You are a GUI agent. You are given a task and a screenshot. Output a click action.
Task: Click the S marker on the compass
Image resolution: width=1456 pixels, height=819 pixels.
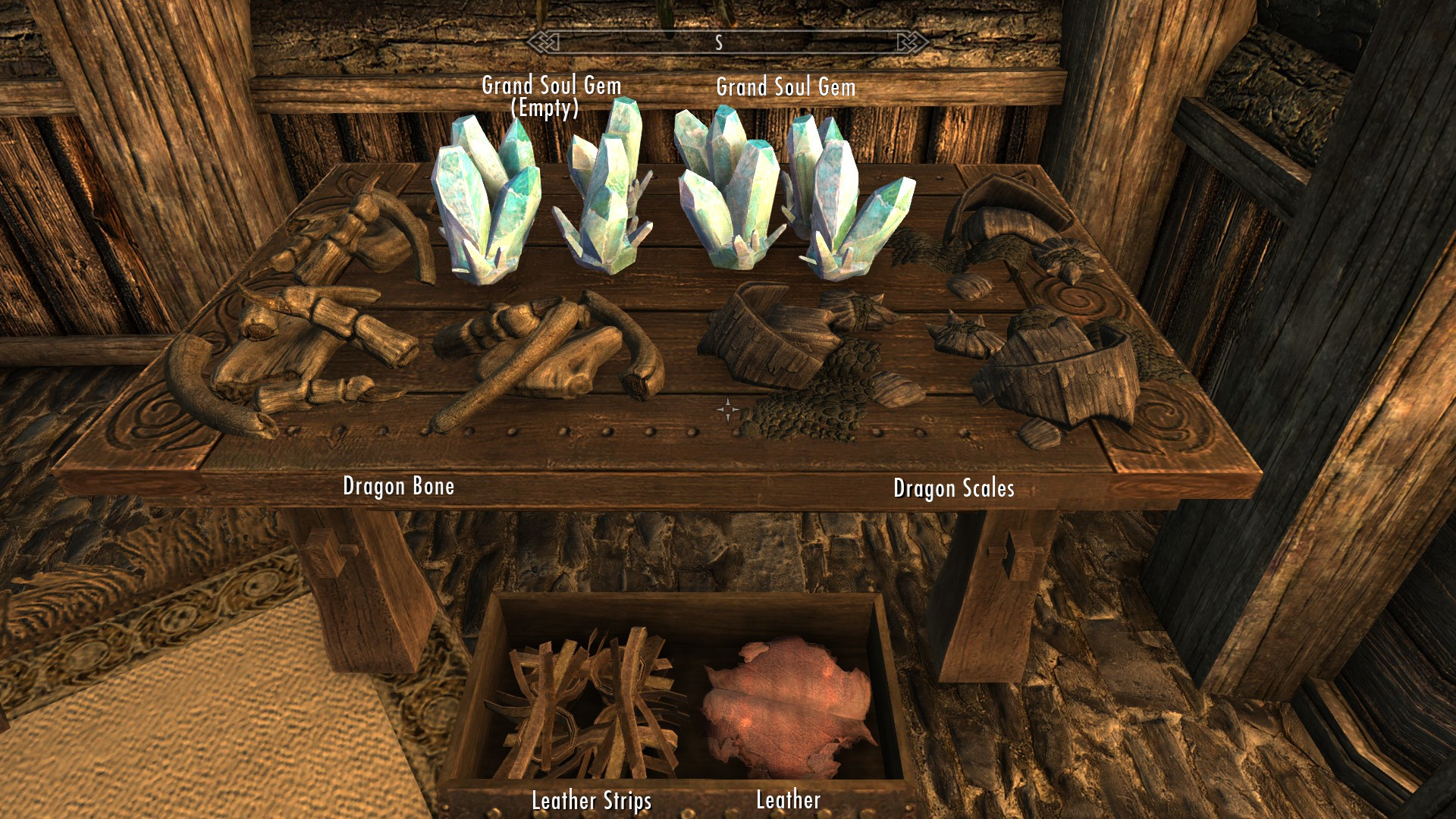719,43
